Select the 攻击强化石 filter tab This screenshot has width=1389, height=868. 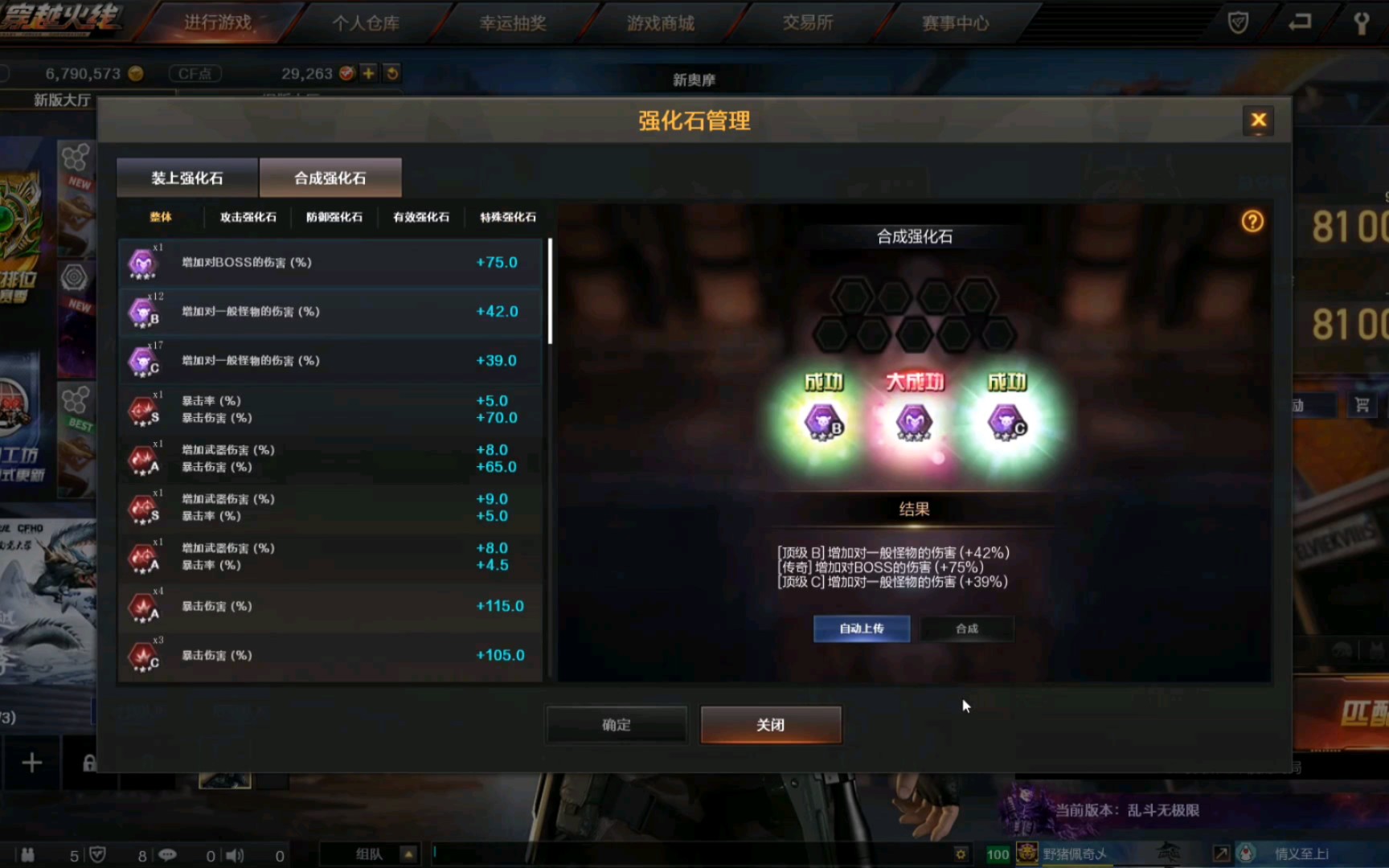click(x=250, y=216)
